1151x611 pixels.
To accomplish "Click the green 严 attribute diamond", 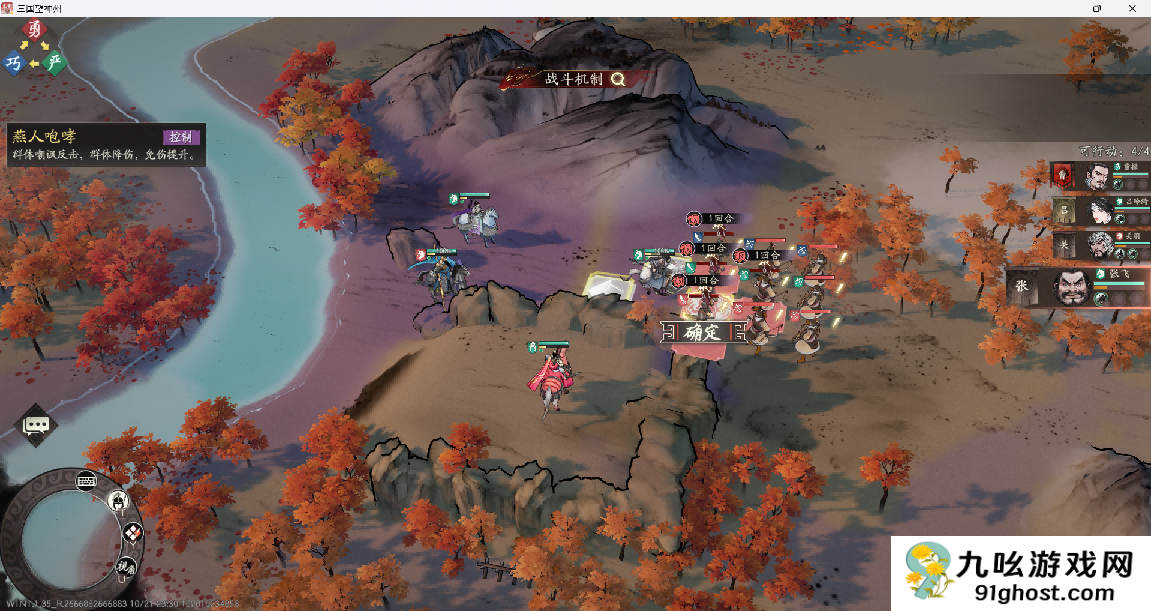I will (56, 63).
